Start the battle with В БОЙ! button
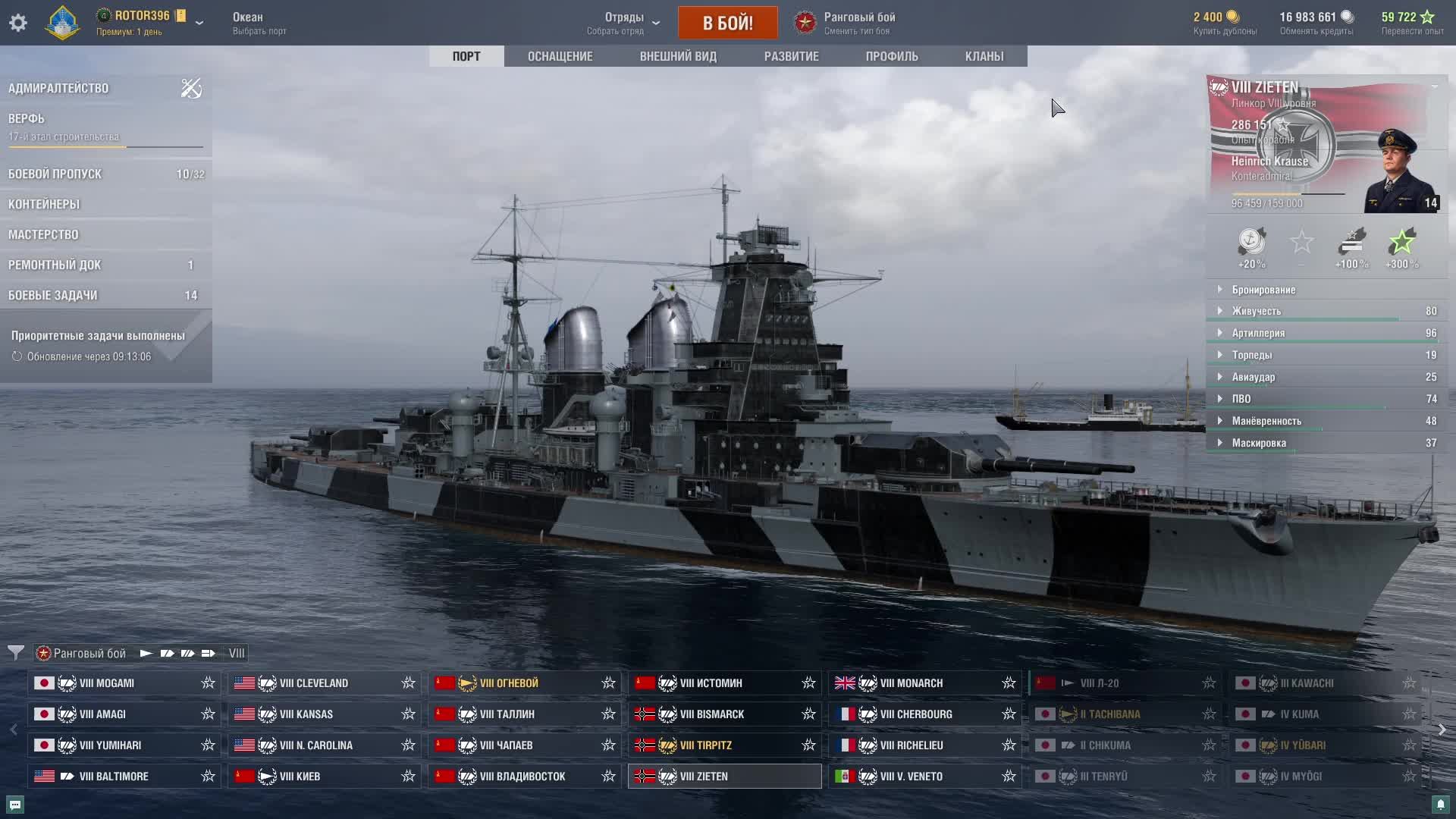The height and width of the screenshot is (819, 1456). [727, 23]
